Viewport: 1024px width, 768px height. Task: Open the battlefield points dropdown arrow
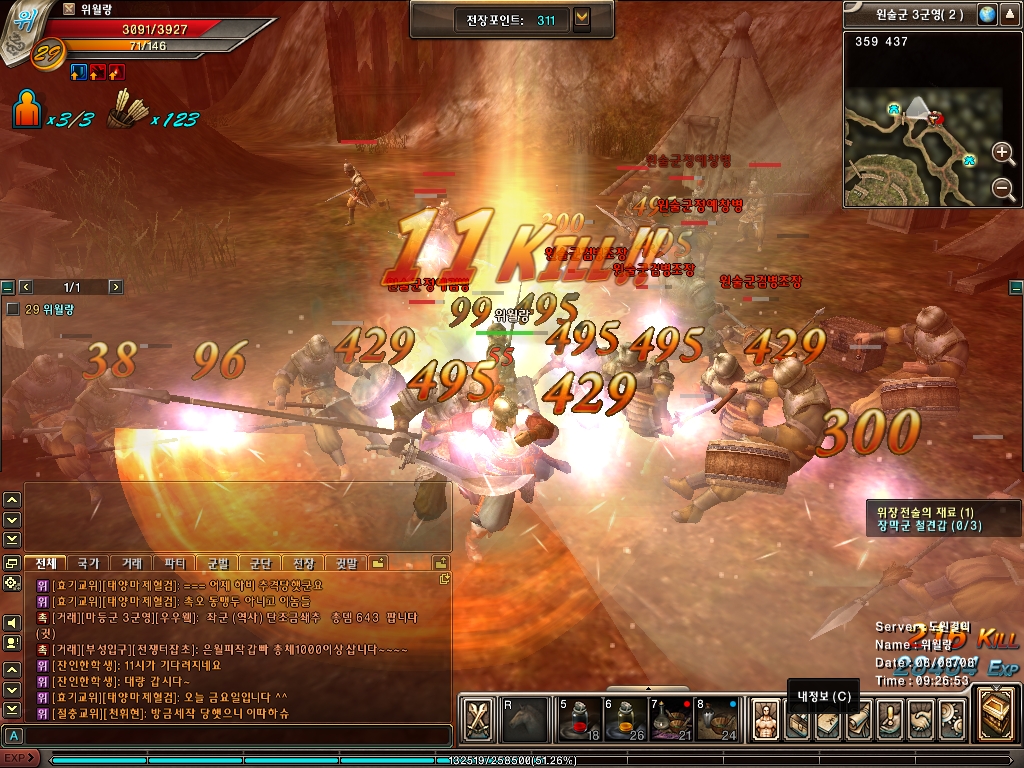[x=582, y=19]
